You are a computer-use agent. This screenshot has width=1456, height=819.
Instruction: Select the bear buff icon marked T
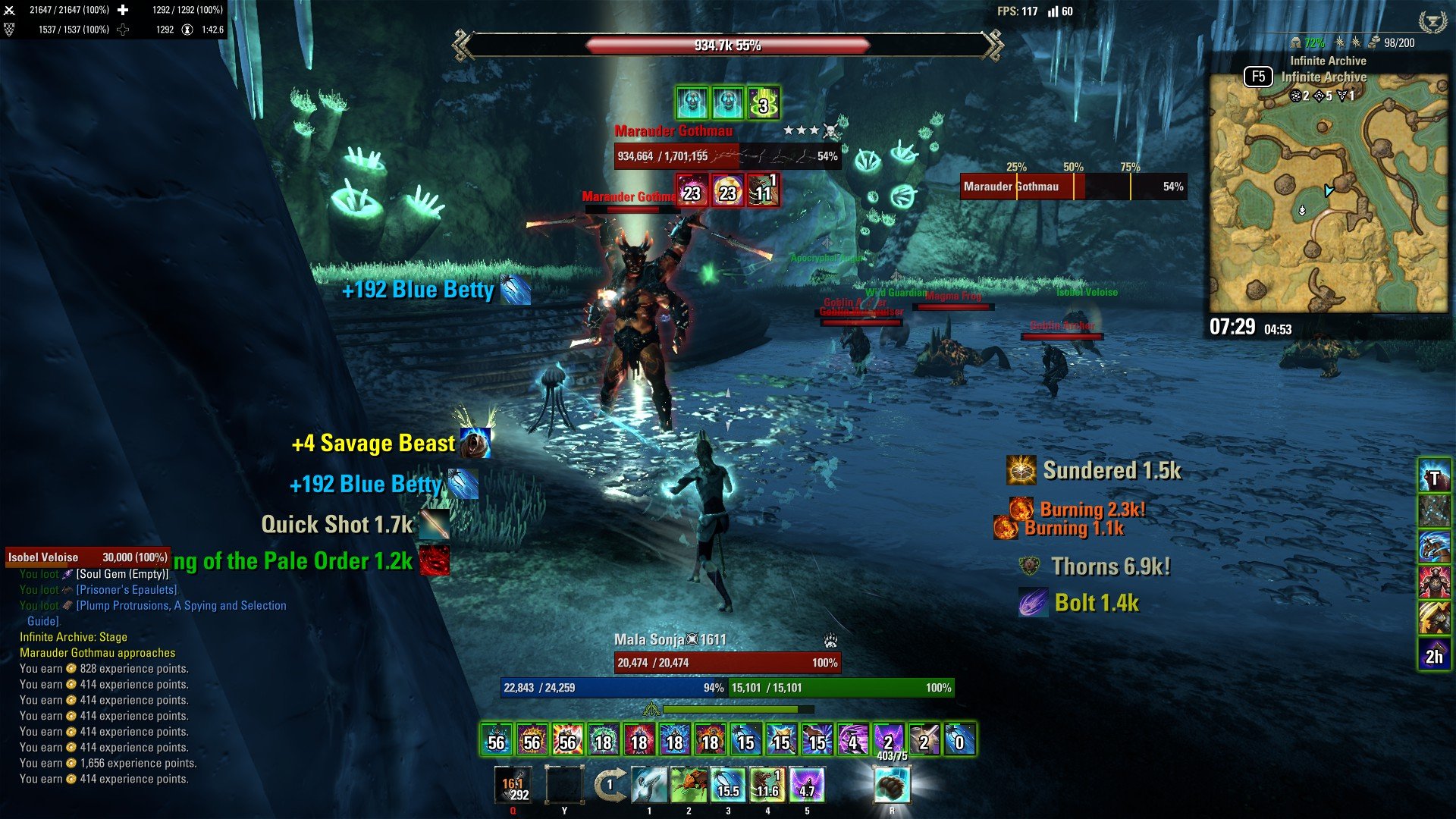click(x=1434, y=478)
